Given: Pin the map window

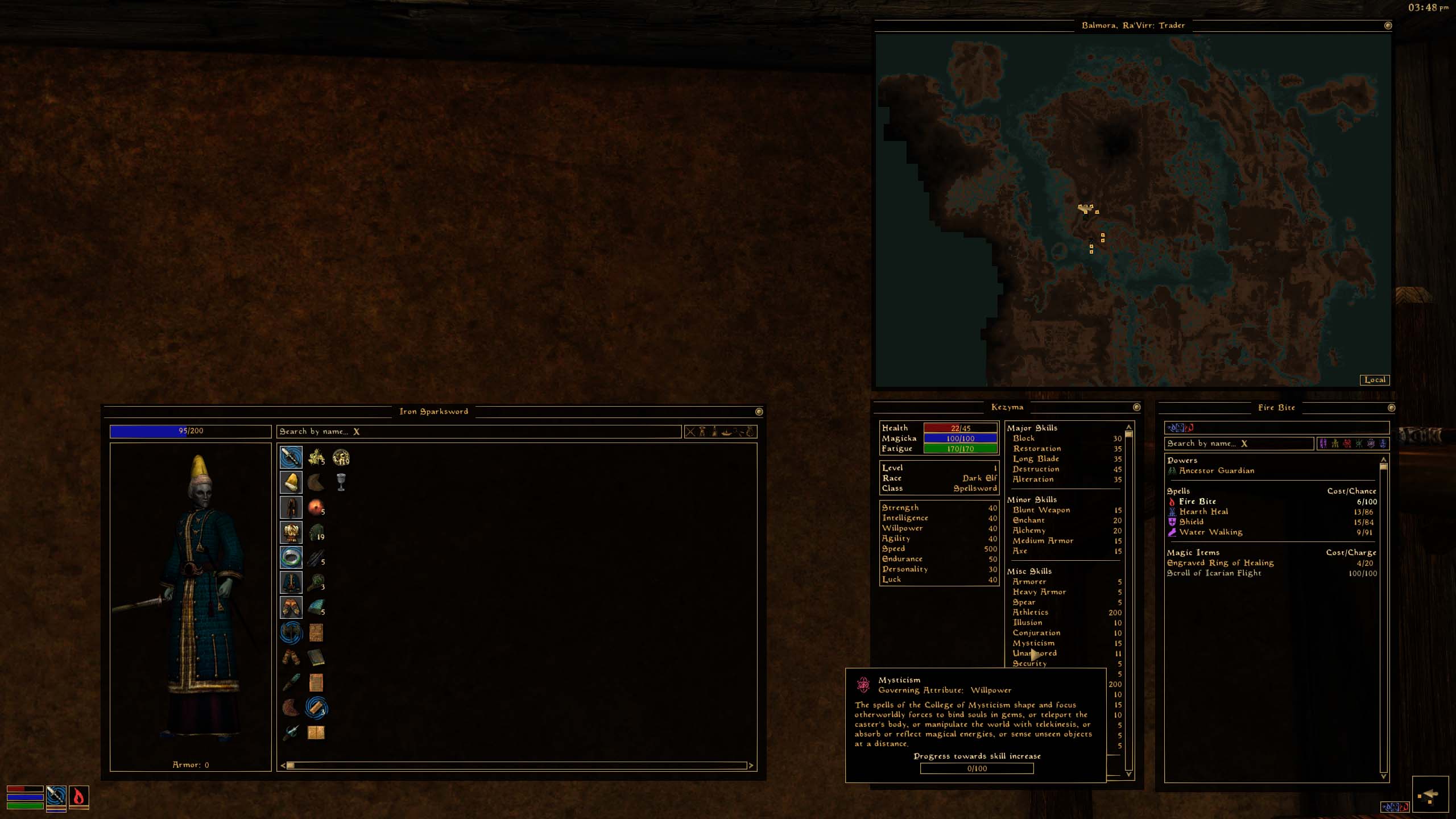Looking at the screenshot, I should [x=1388, y=26].
